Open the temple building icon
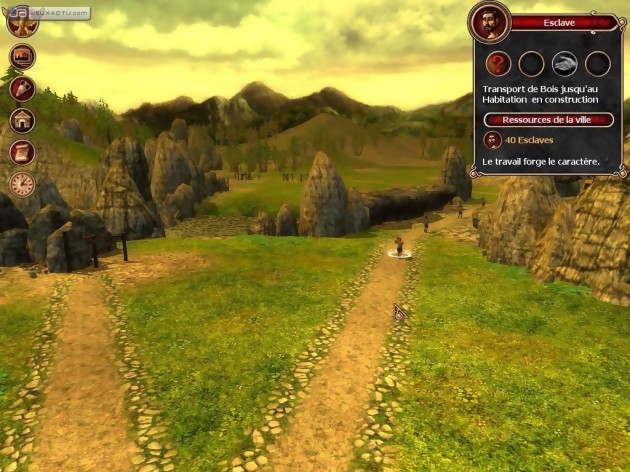This screenshot has height=472, width=630. click(x=22, y=120)
